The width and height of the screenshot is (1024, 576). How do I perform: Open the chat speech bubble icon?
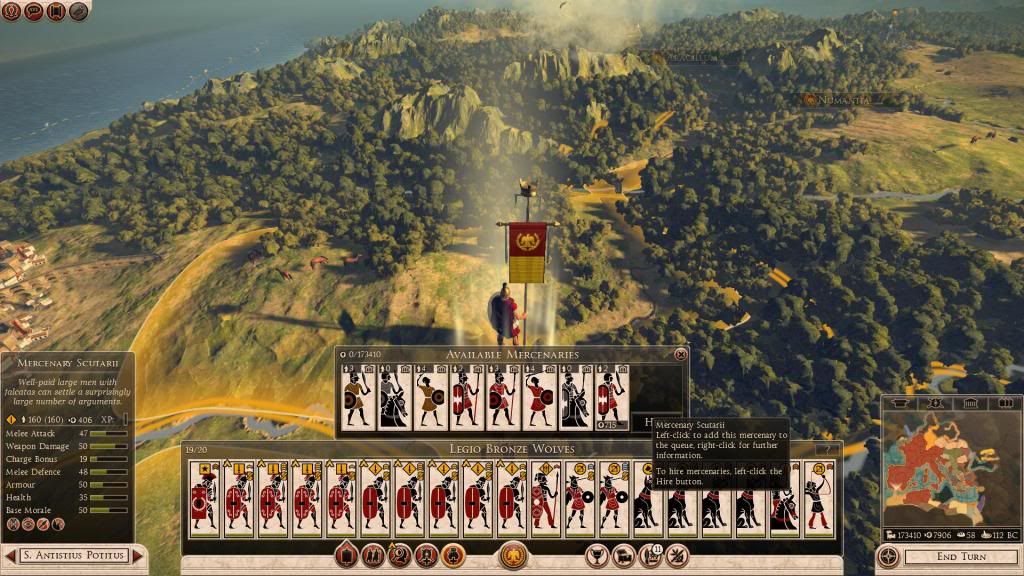tap(36, 11)
